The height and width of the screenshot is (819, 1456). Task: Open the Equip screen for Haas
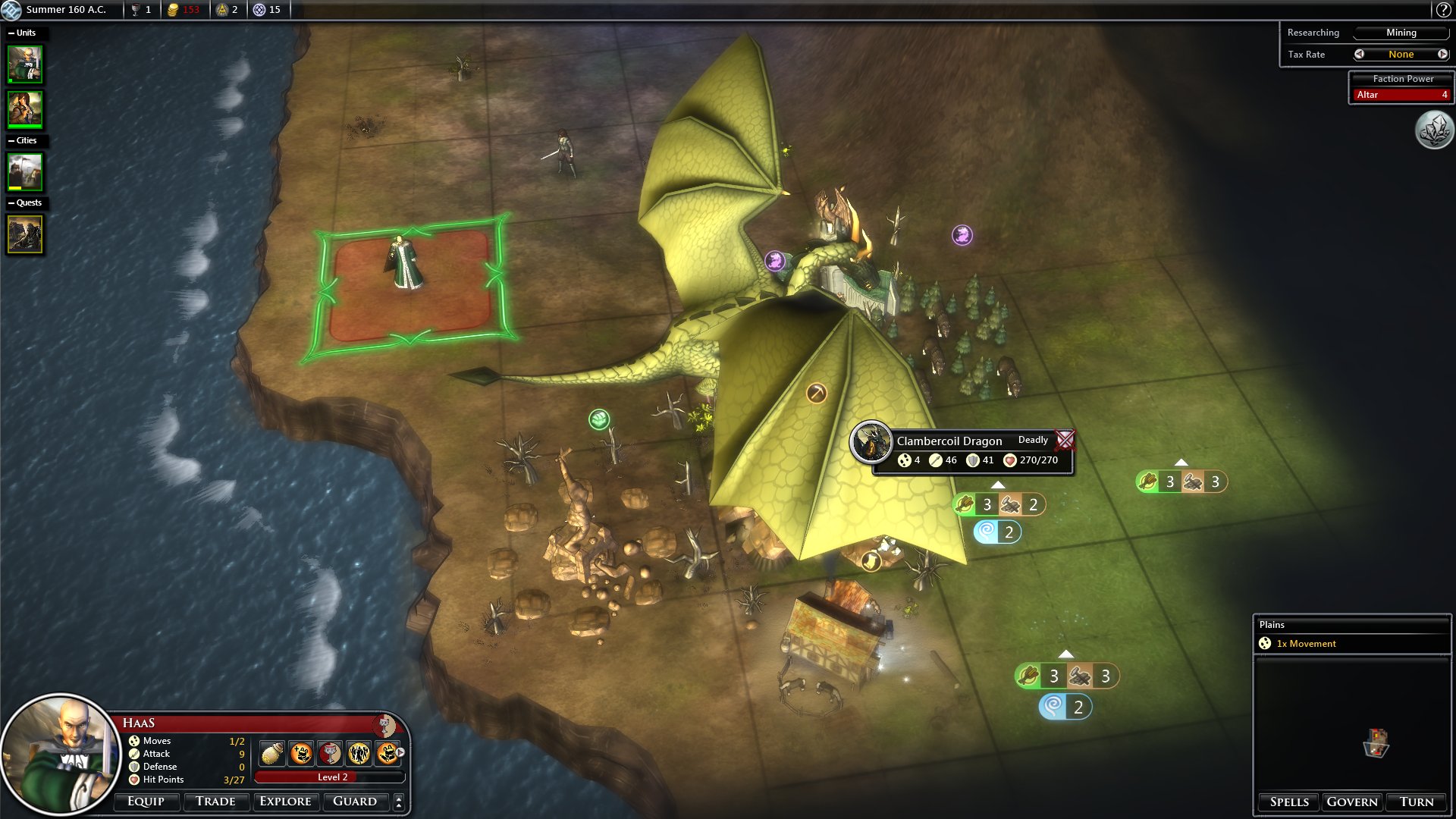[x=146, y=802]
